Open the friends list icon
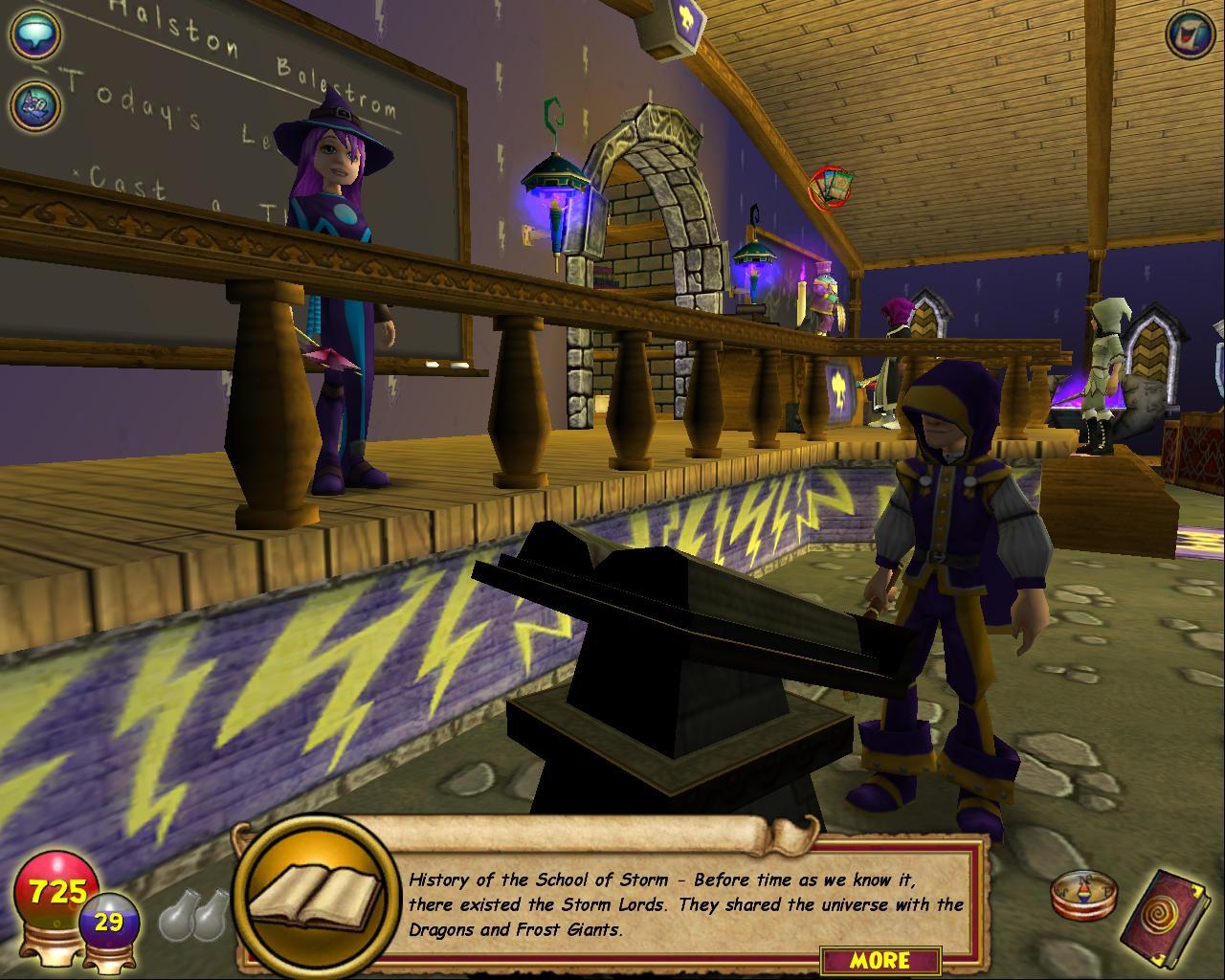 pos(35,103)
